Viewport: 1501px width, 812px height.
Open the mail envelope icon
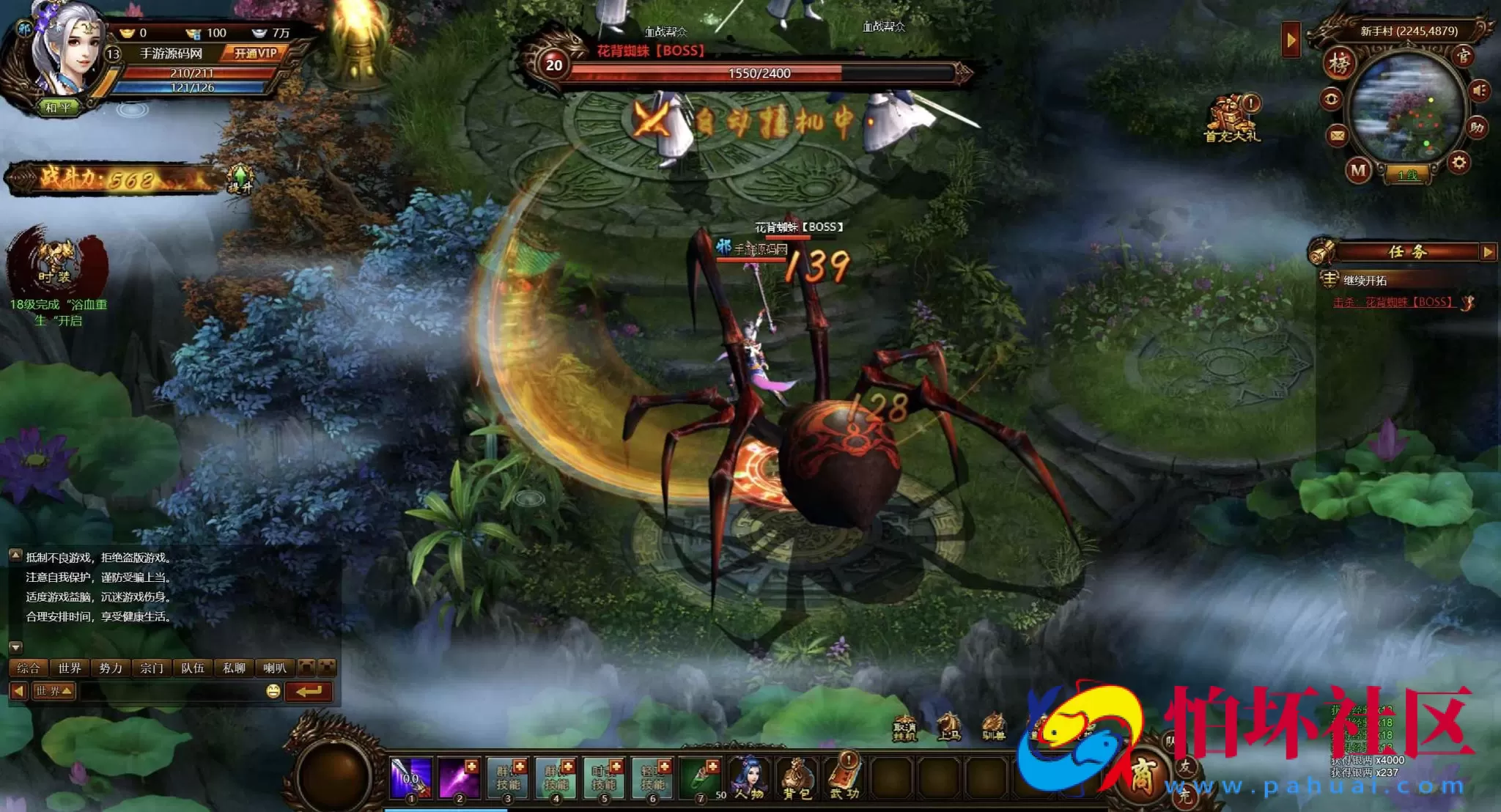tap(1338, 136)
